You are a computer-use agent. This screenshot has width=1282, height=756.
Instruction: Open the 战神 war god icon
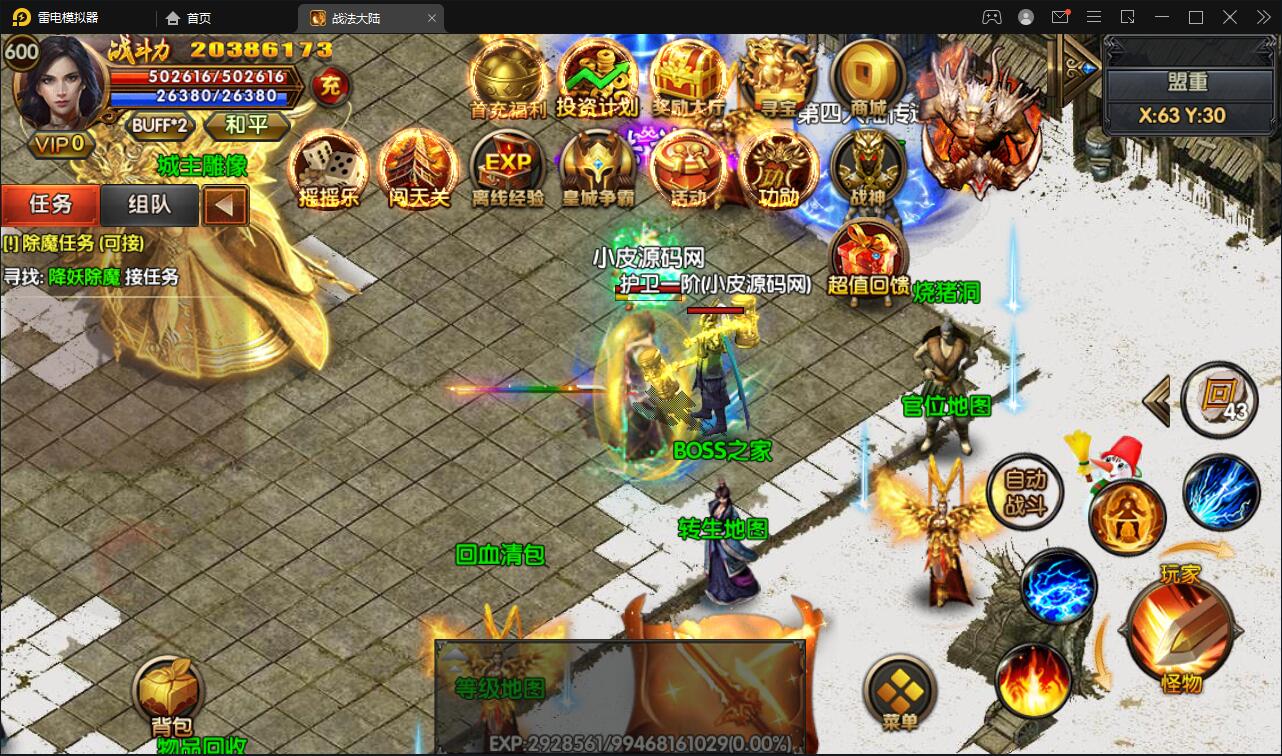pos(867,168)
